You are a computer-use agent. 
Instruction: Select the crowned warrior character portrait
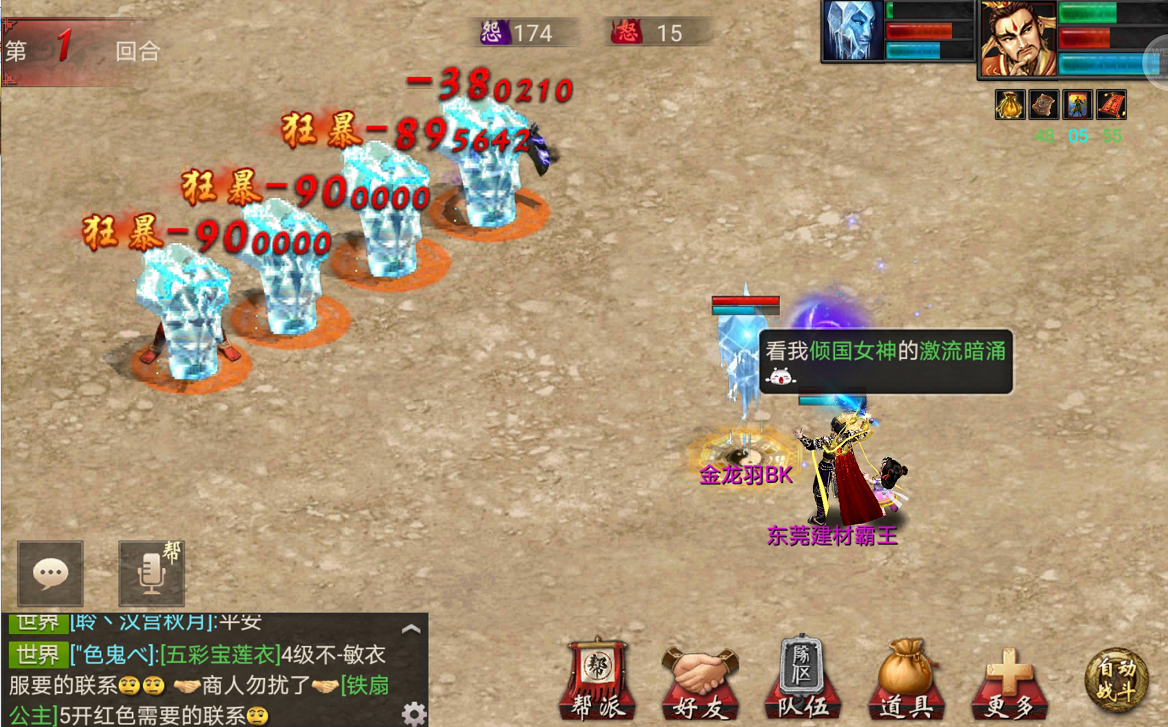tap(1017, 38)
